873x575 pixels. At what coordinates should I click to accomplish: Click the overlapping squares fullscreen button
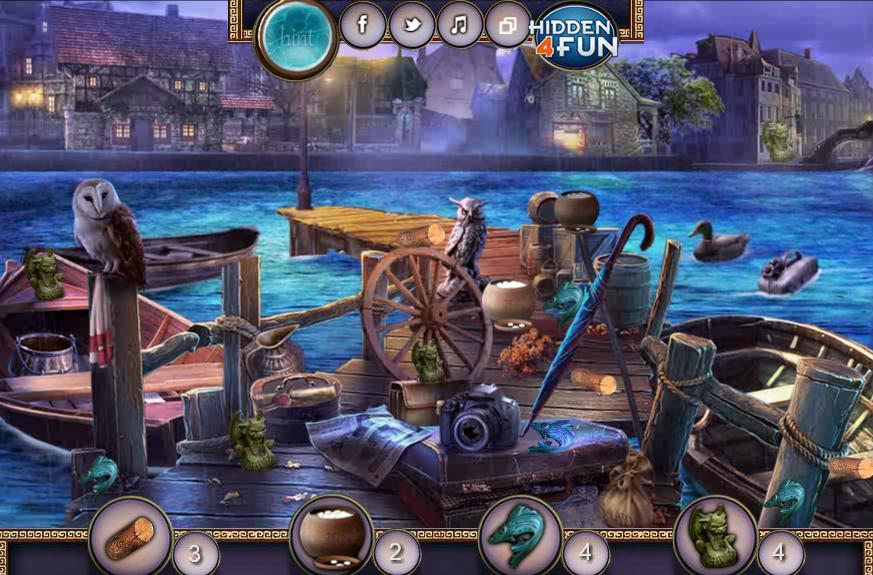508,25
